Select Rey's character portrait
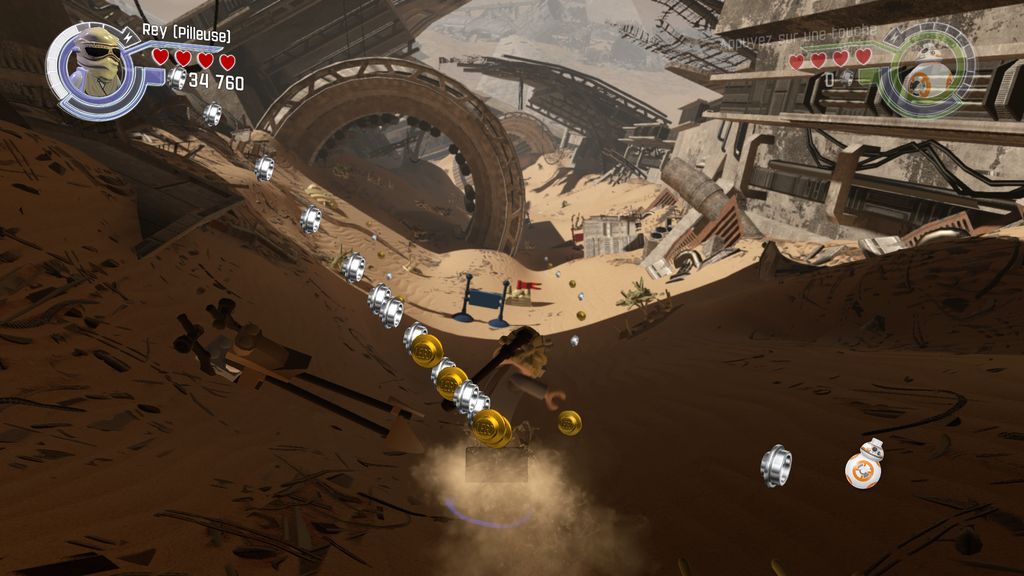1024x576 pixels. [x=97, y=67]
